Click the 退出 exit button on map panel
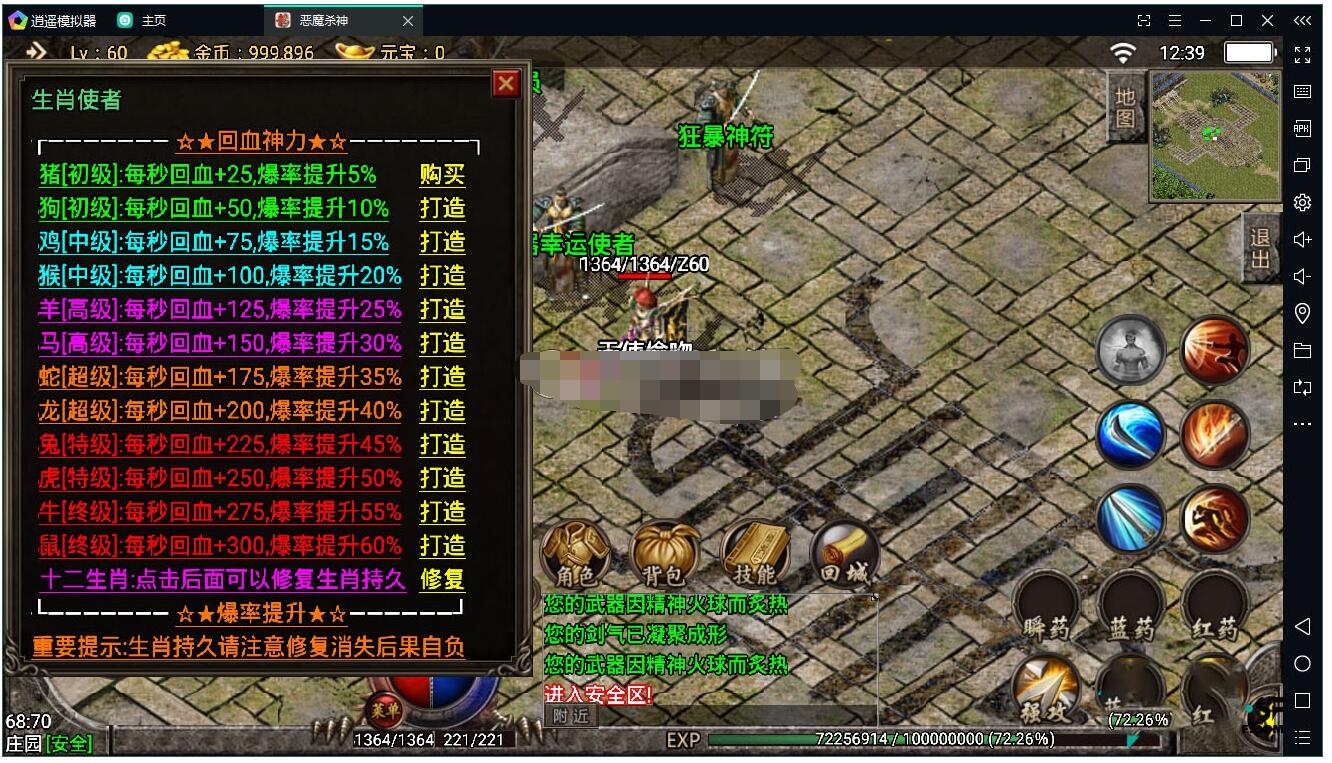The image size is (1332, 763). (x=1258, y=248)
